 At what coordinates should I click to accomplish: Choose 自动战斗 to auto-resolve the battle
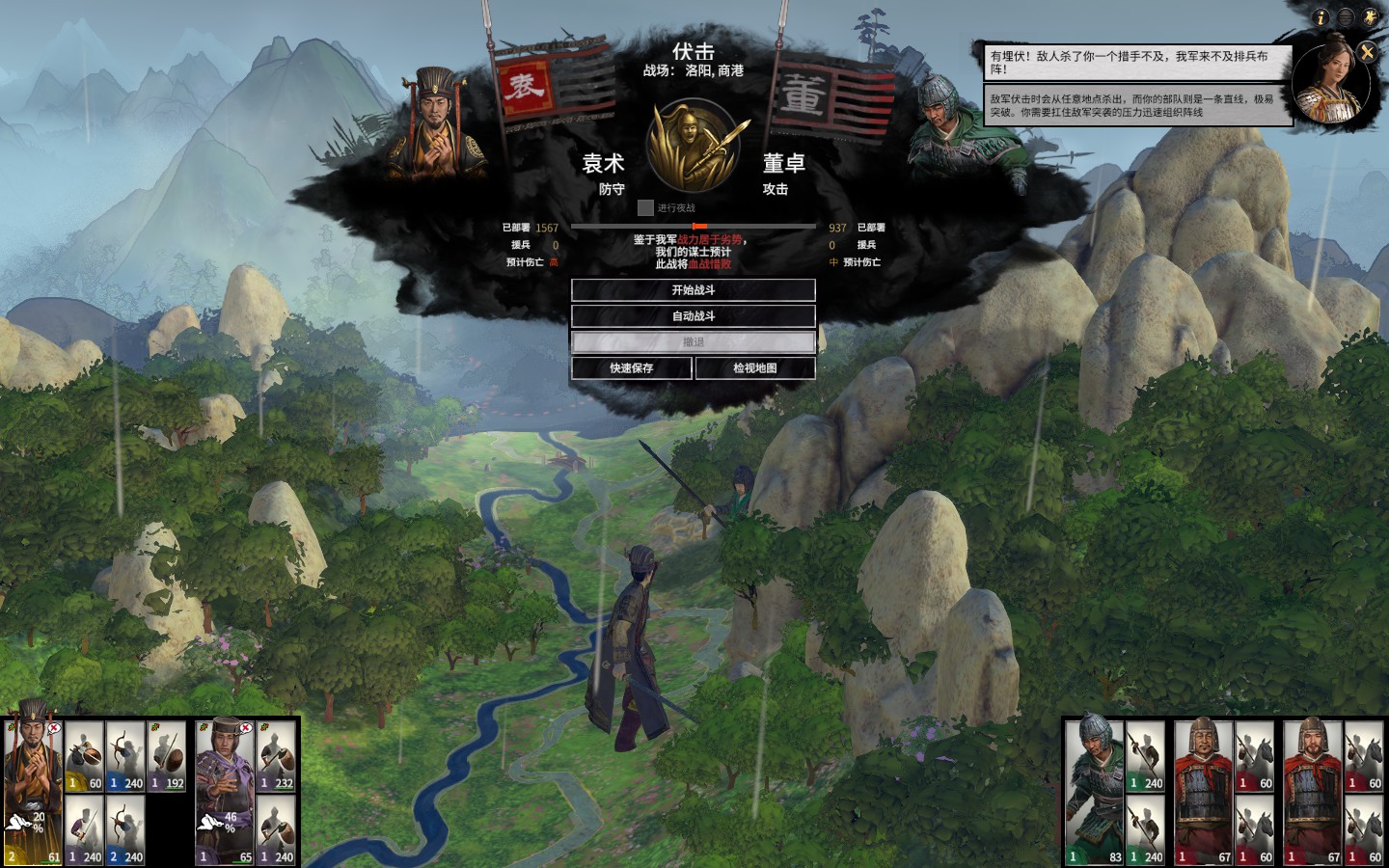[x=693, y=316]
